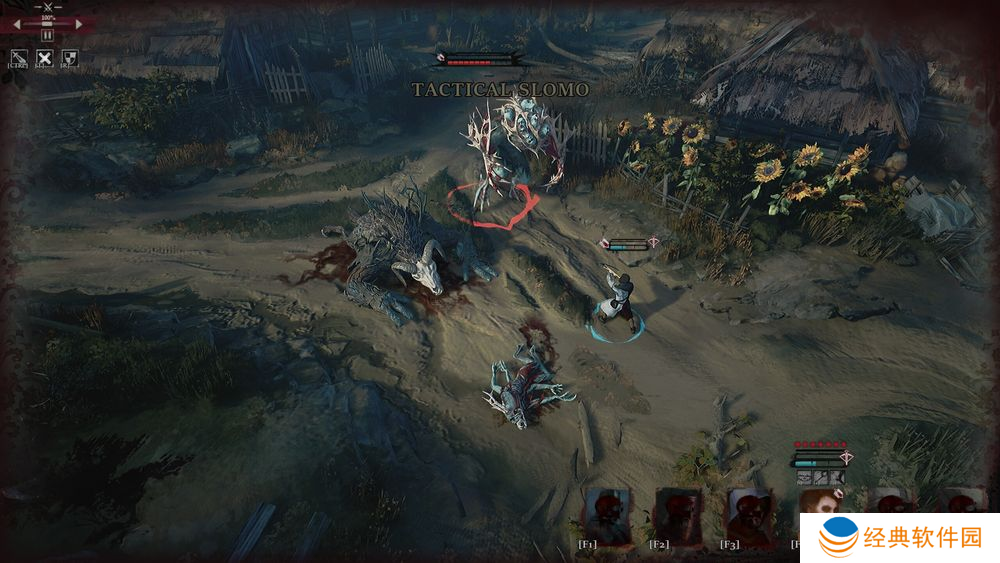The width and height of the screenshot is (1000, 563).
Task: Click the game speed slider handle
Action: 48,25
